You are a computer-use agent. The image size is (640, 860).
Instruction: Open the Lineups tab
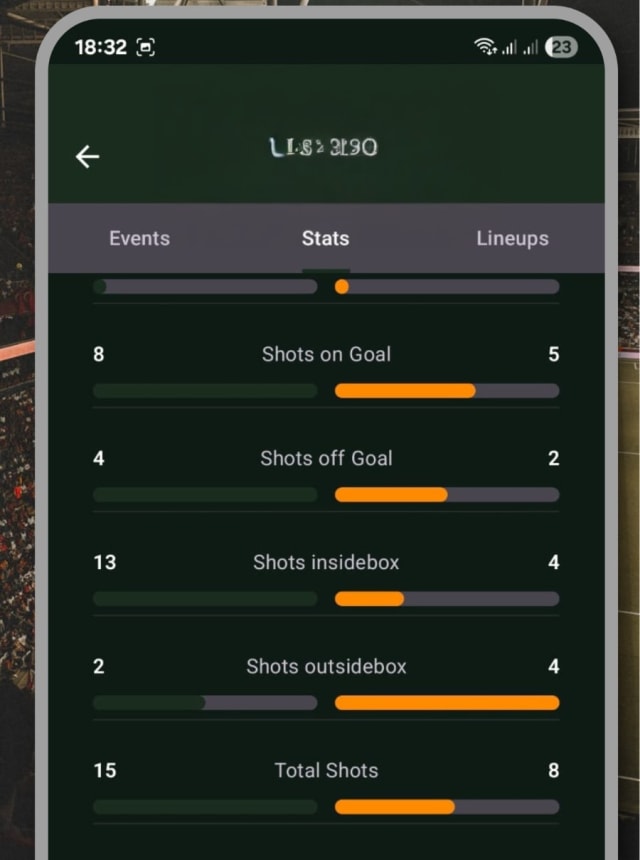click(512, 238)
